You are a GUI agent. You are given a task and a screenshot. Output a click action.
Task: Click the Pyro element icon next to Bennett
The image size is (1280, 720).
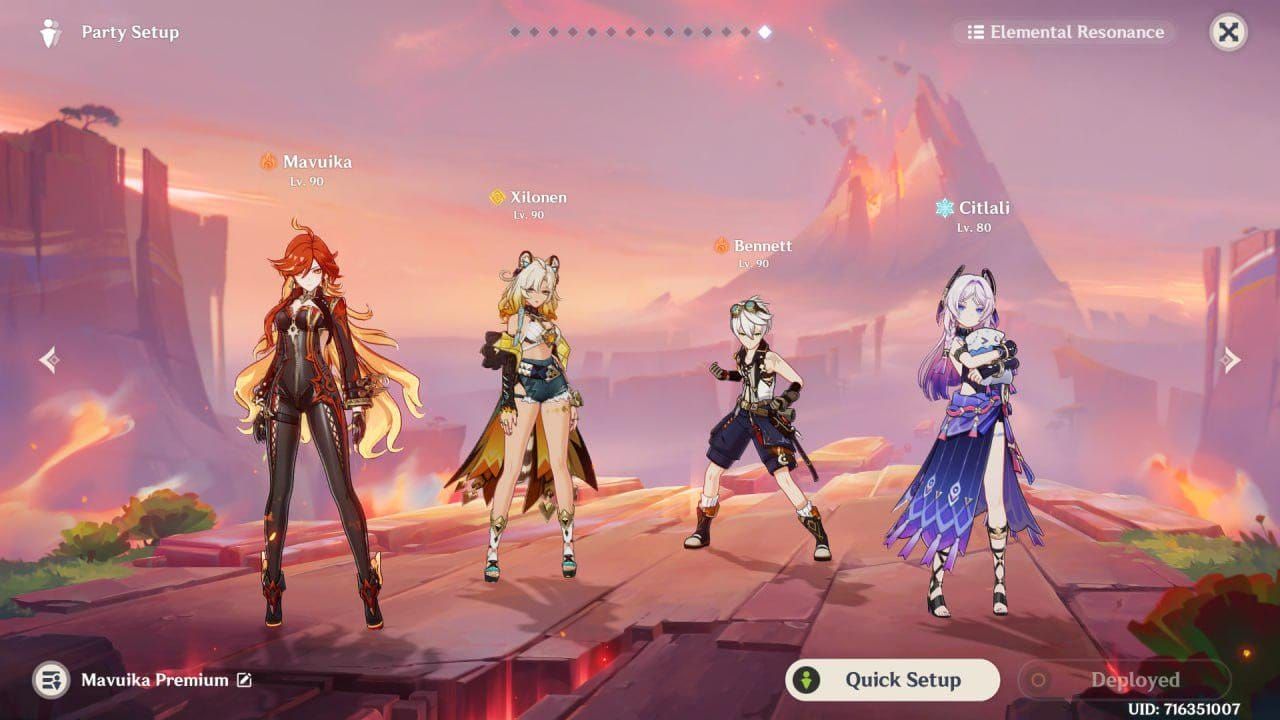click(719, 244)
